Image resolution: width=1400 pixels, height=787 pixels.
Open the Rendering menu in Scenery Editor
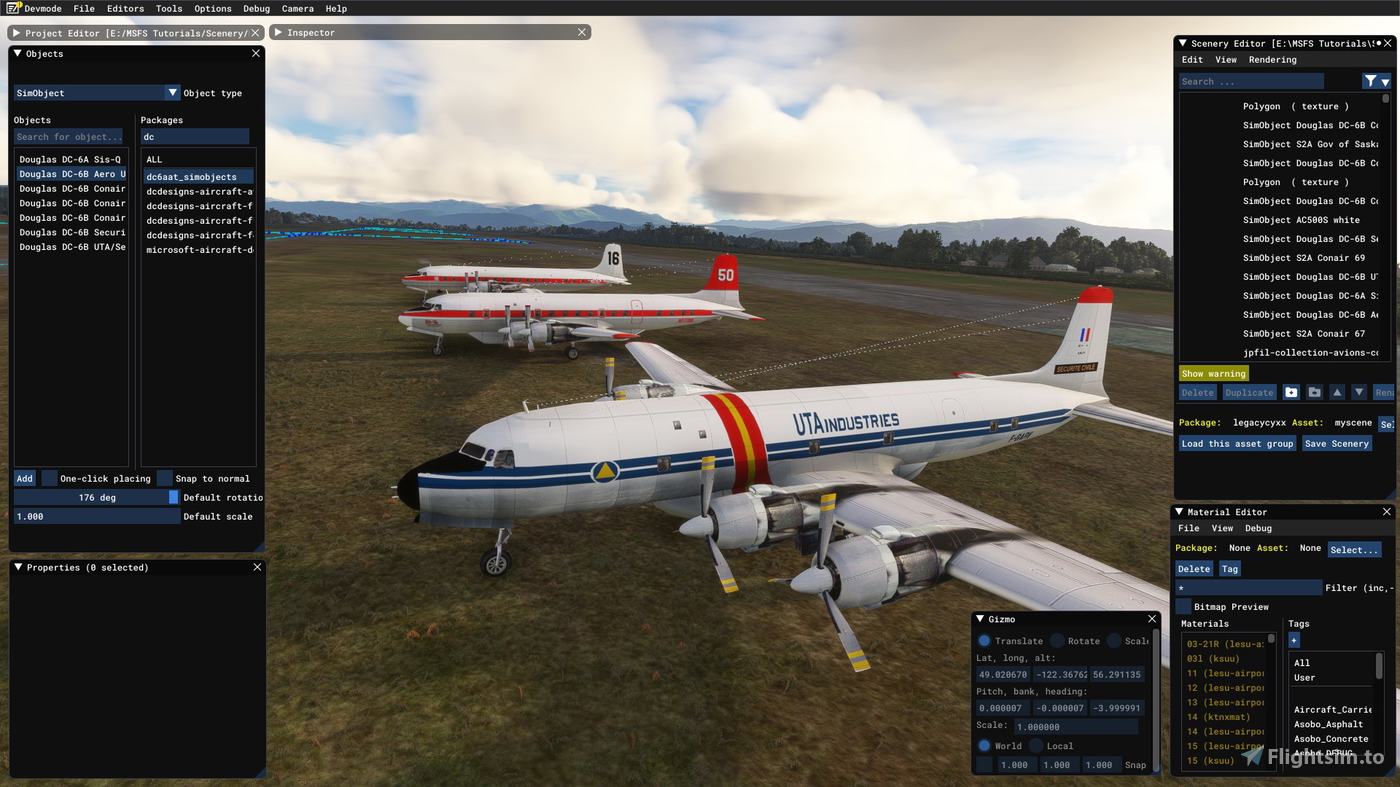click(x=1272, y=59)
